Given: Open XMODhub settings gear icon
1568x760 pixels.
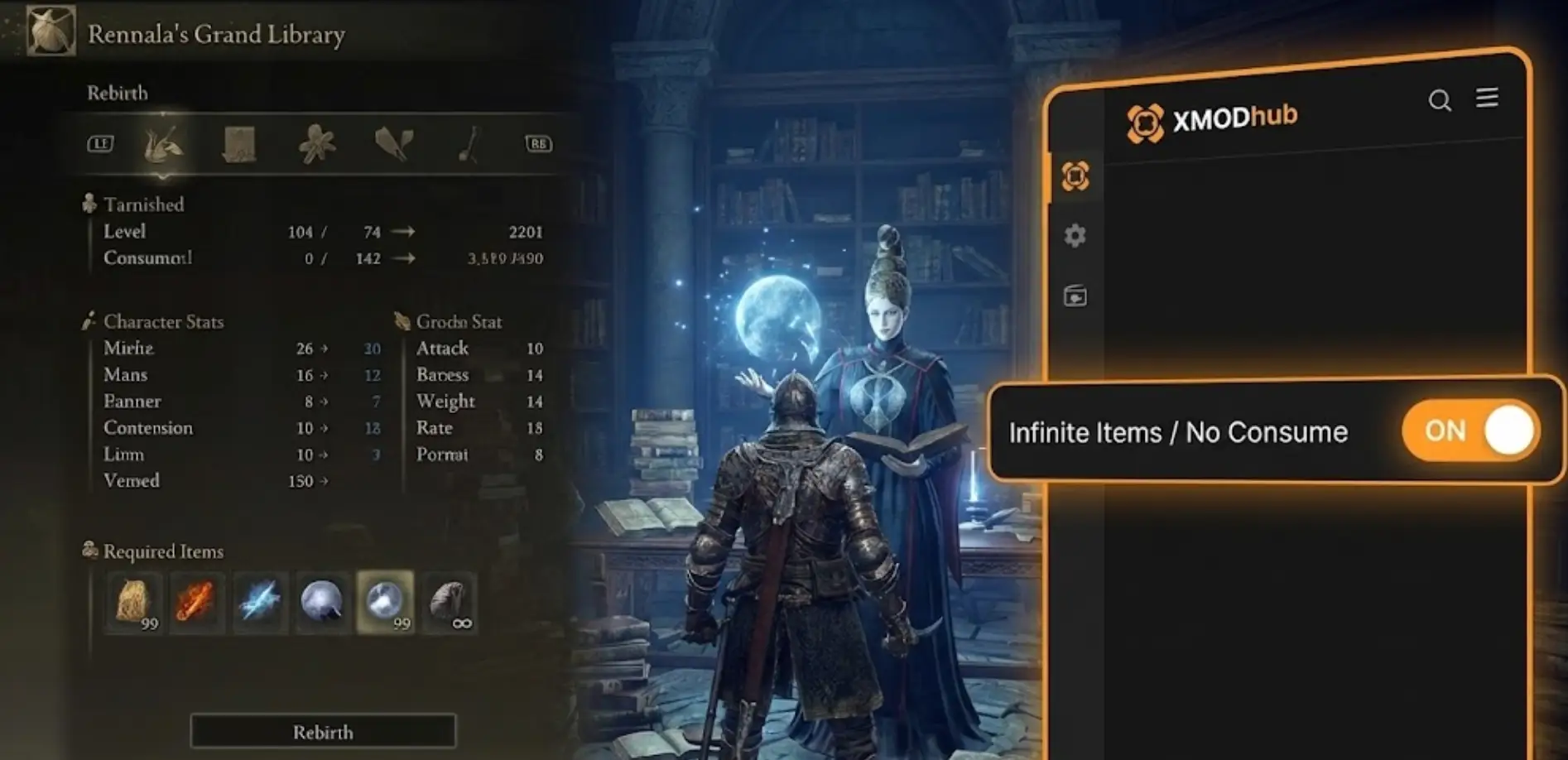Looking at the screenshot, I should point(1075,236).
